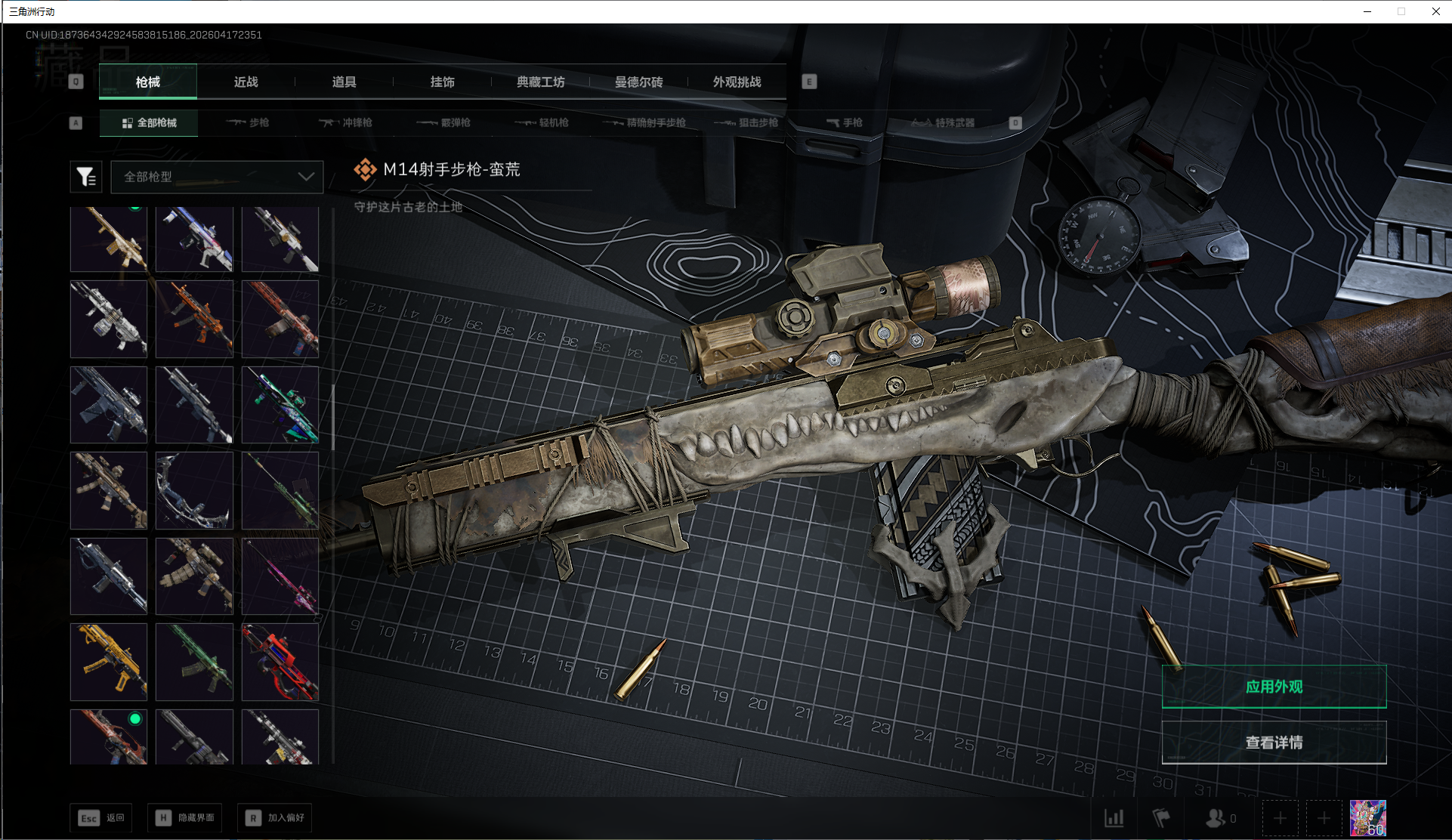
Task: Go to the 典藏工坊 tab
Action: (x=541, y=82)
